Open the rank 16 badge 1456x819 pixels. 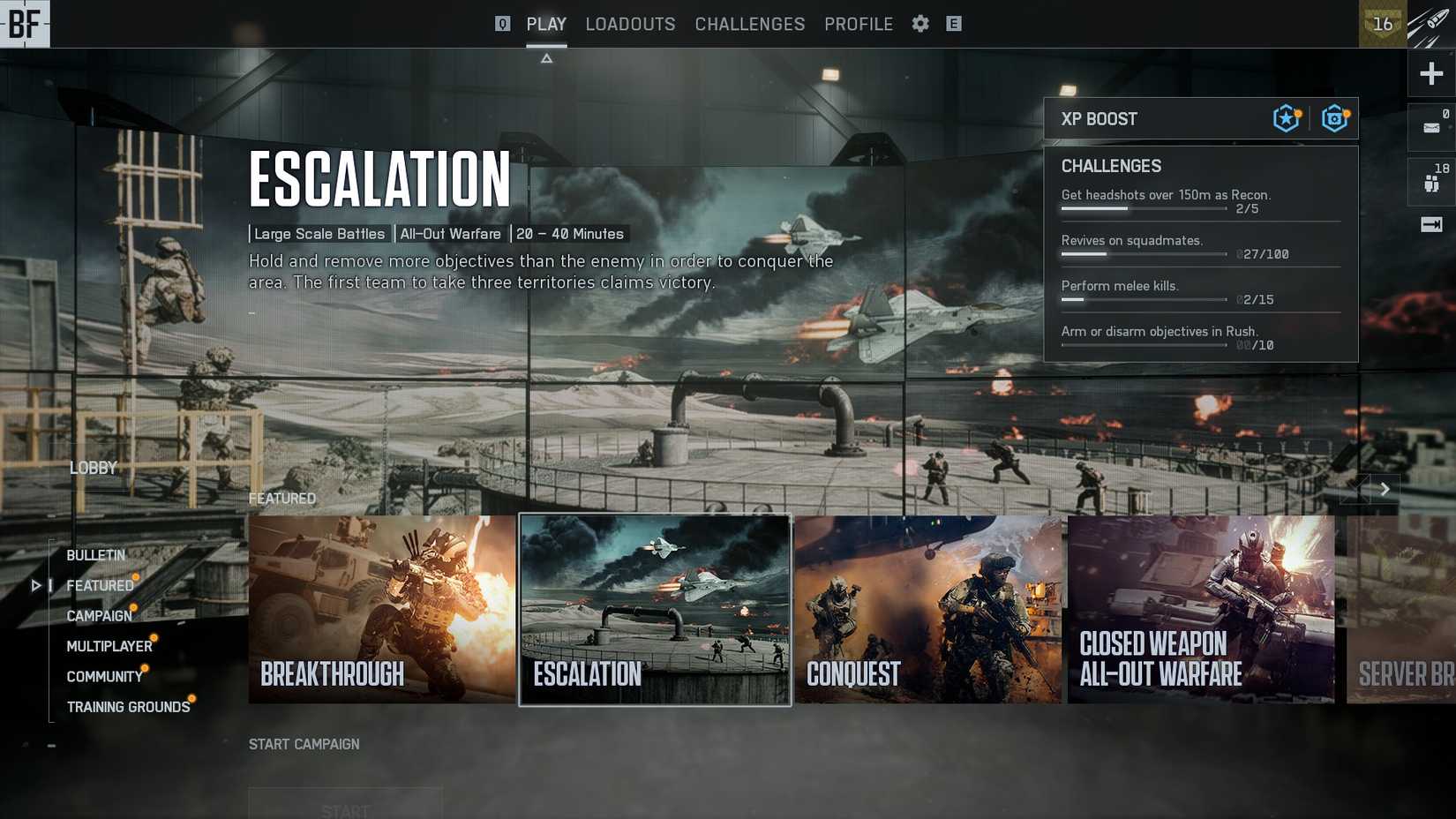[1383, 24]
